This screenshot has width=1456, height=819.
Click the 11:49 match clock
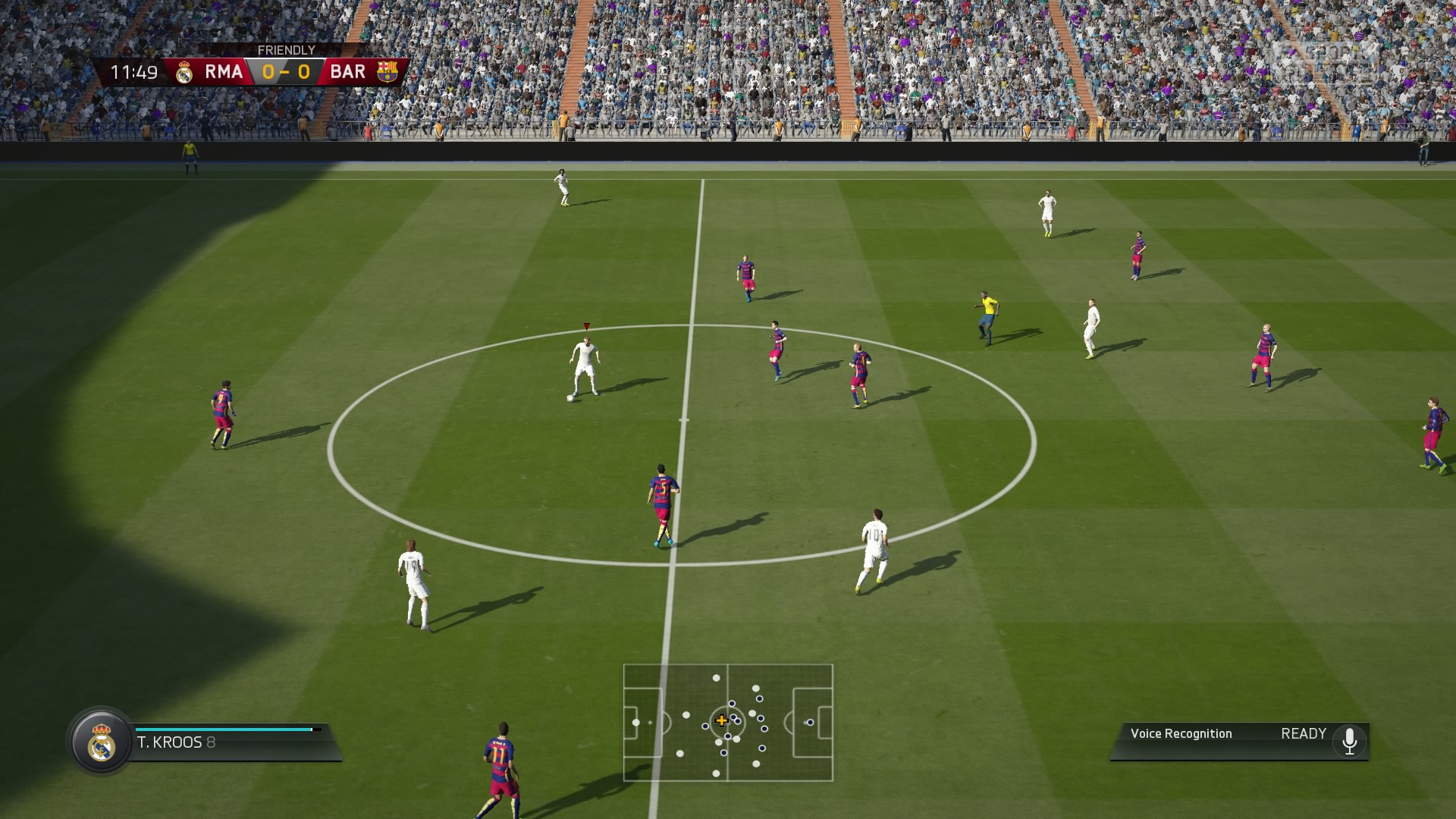pos(133,71)
